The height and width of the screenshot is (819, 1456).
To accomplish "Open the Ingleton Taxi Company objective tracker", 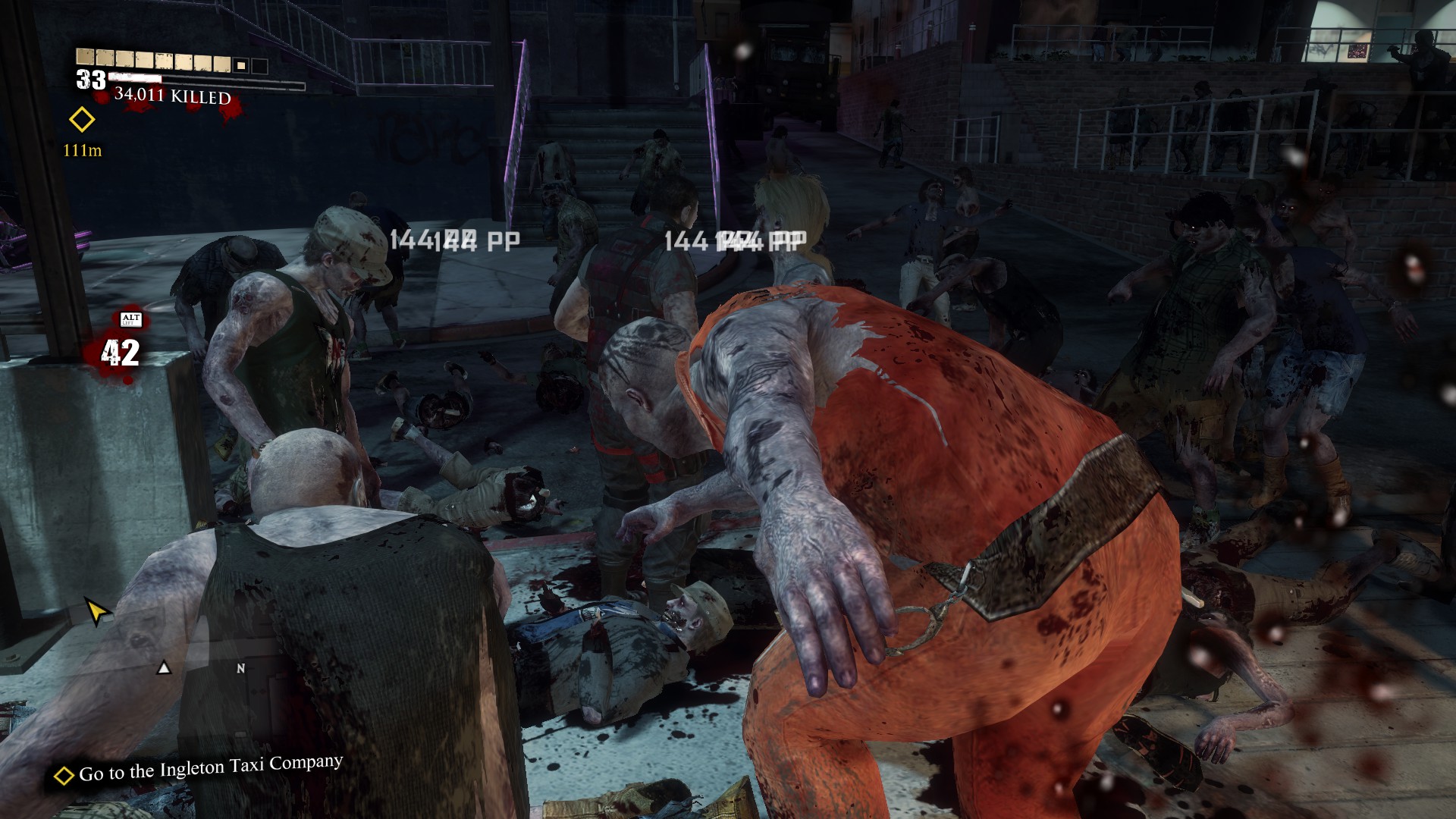I will tap(199, 769).
